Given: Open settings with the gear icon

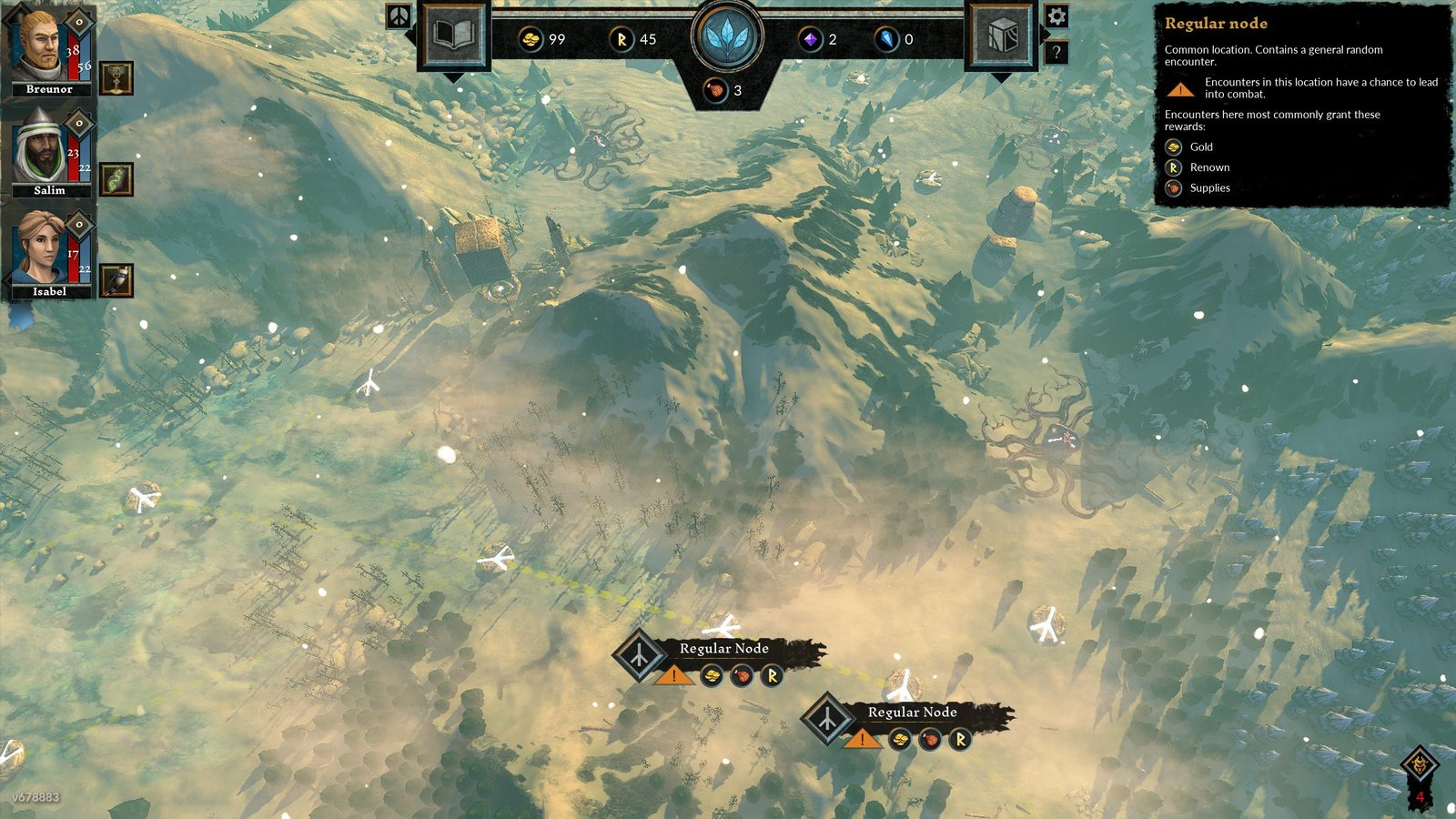Looking at the screenshot, I should click(x=1056, y=16).
